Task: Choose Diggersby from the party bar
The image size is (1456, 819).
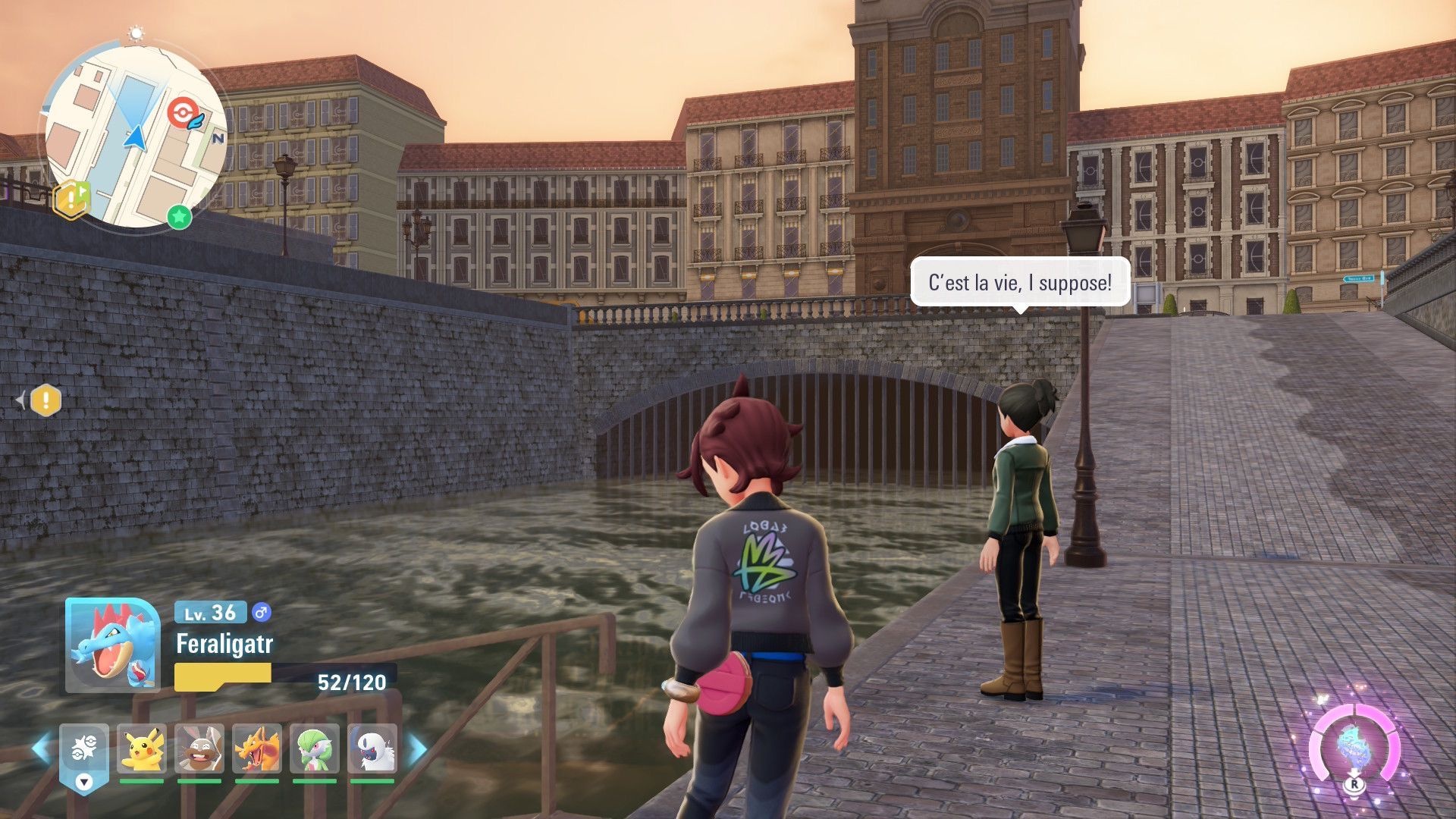Action: tap(199, 748)
